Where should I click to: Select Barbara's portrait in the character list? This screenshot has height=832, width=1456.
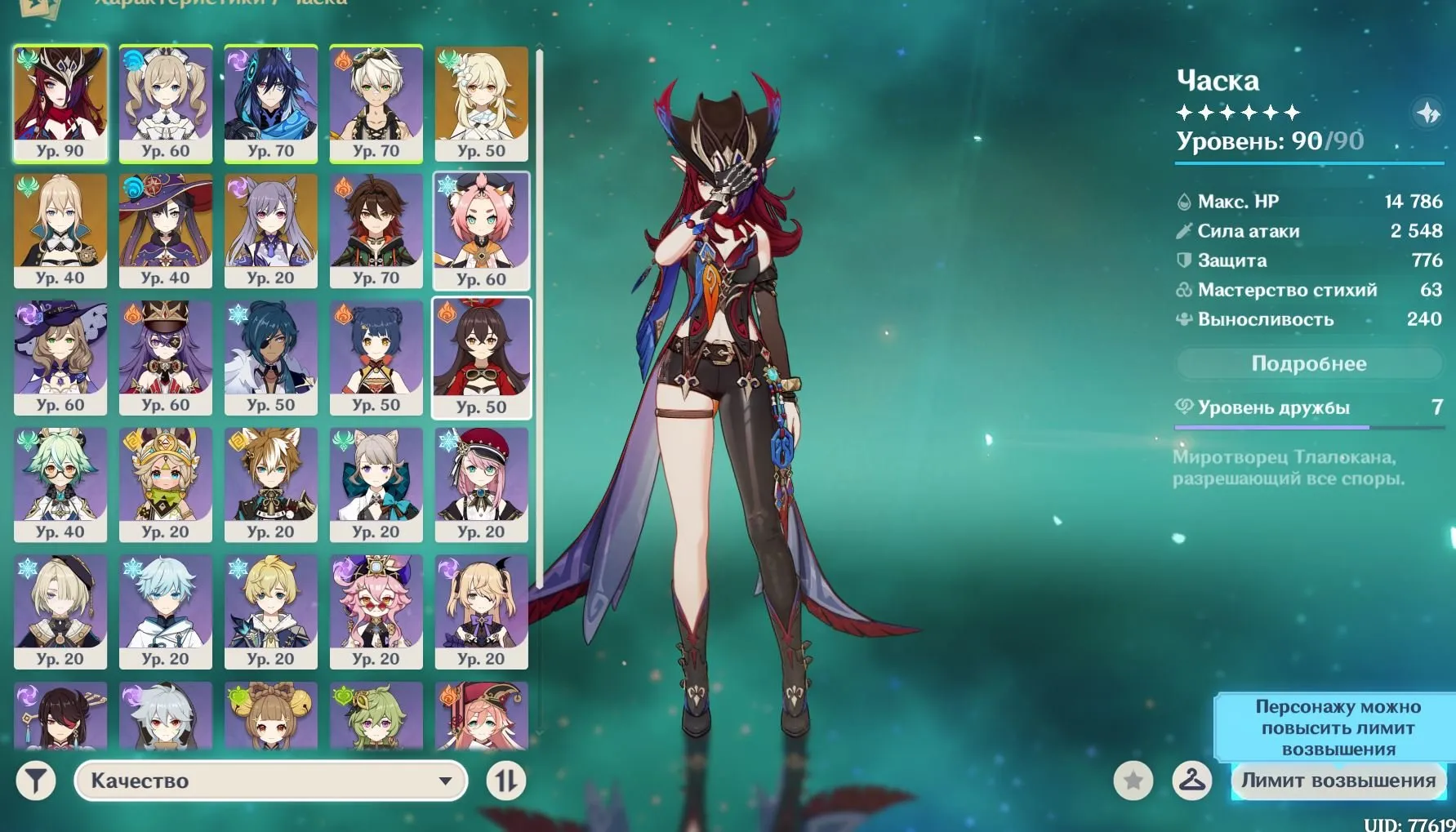pyautogui.click(x=166, y=103)
